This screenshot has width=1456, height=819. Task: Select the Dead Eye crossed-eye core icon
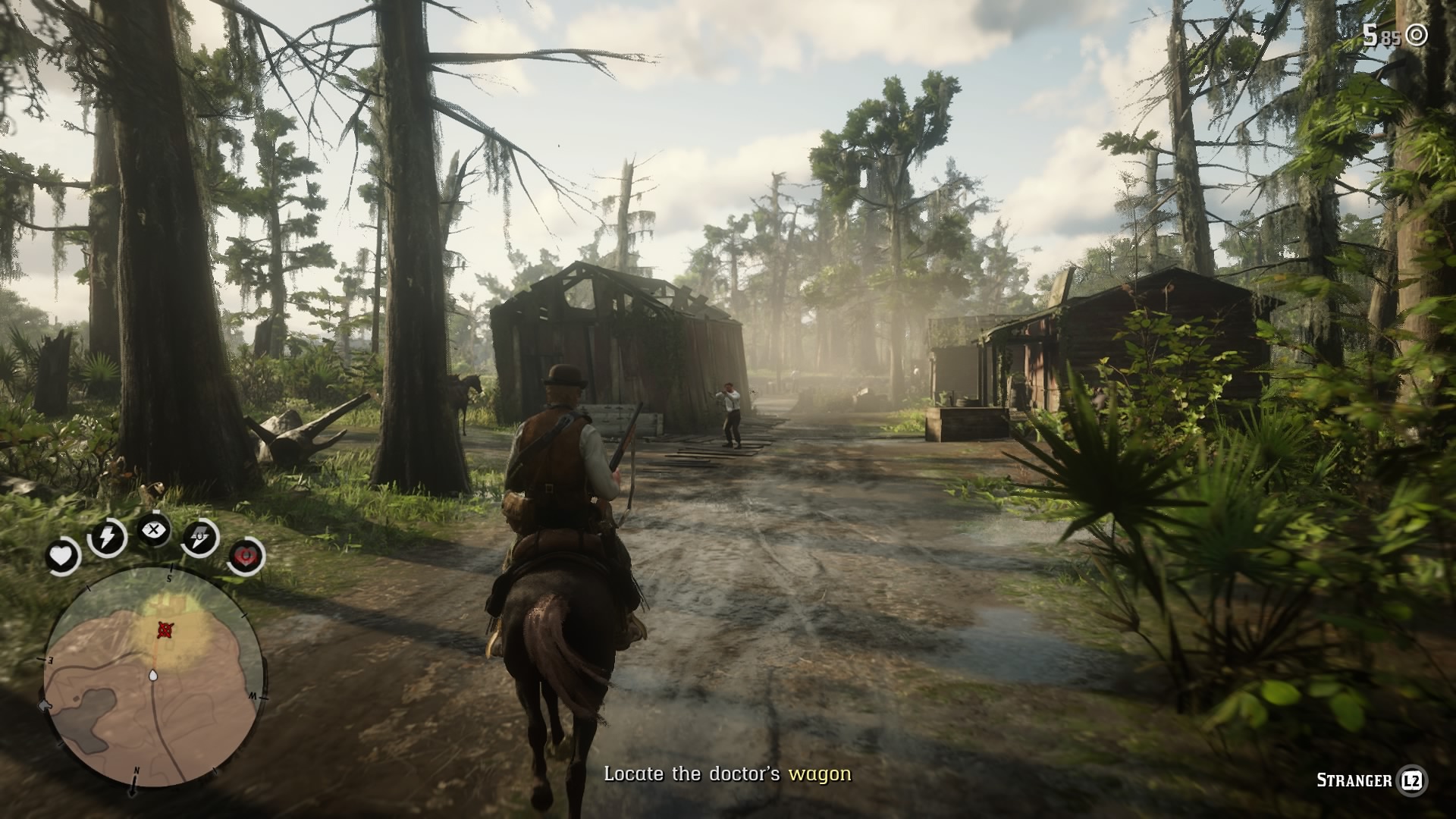(154, 531)
